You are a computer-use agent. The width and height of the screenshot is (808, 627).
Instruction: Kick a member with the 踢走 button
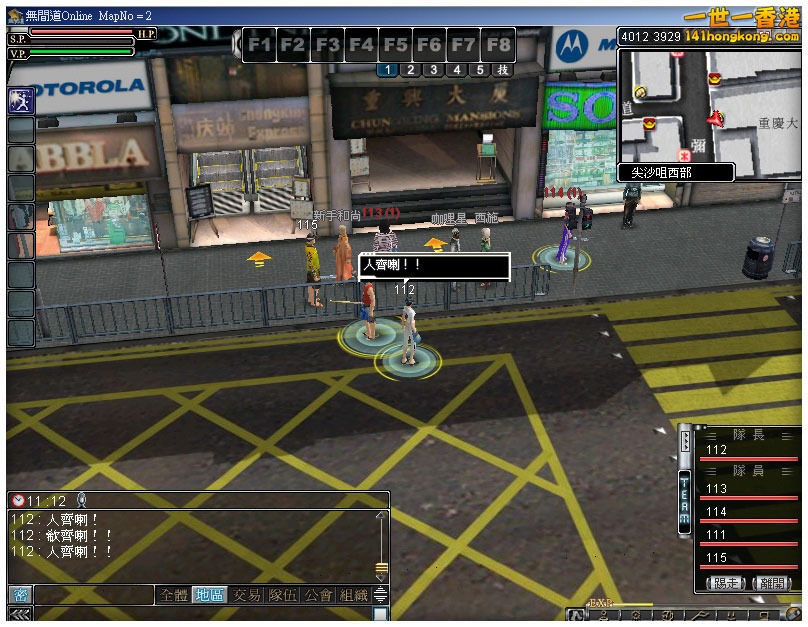[725, 583]
